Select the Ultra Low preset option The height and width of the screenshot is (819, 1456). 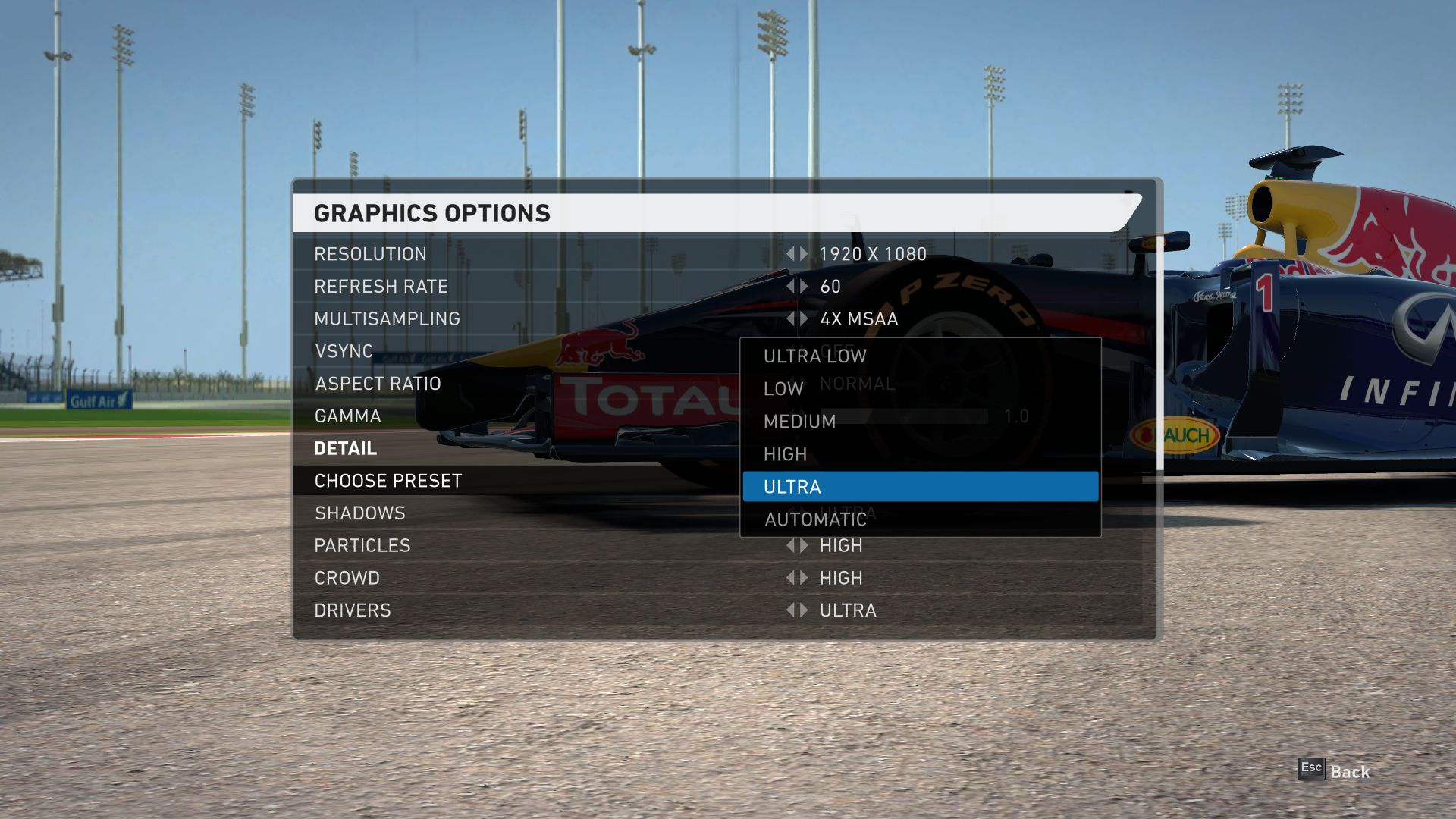coord(814,356)
